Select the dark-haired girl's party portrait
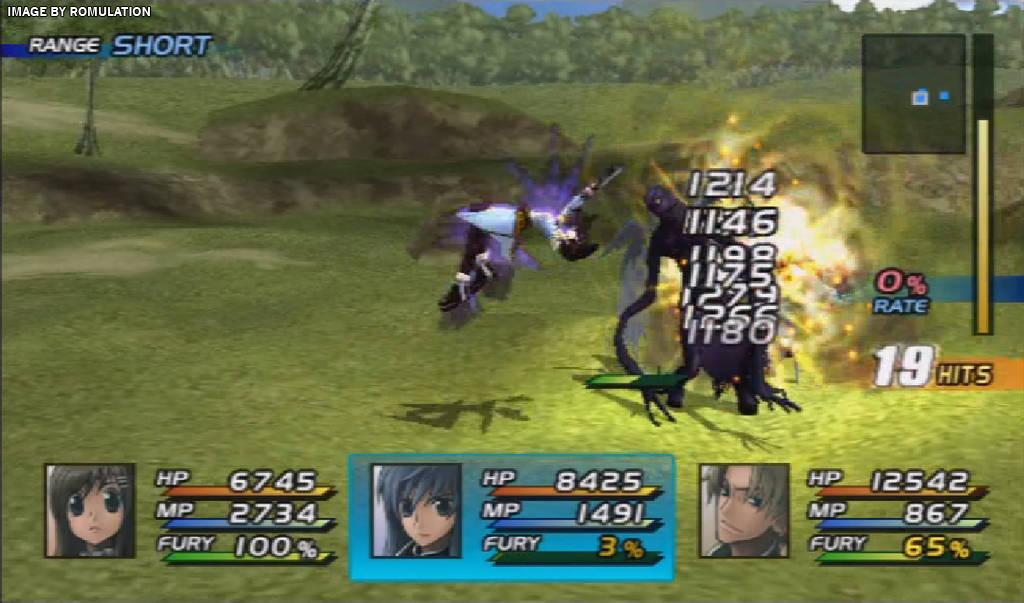This screenshot has width=1024, height=603. point(89,510)
